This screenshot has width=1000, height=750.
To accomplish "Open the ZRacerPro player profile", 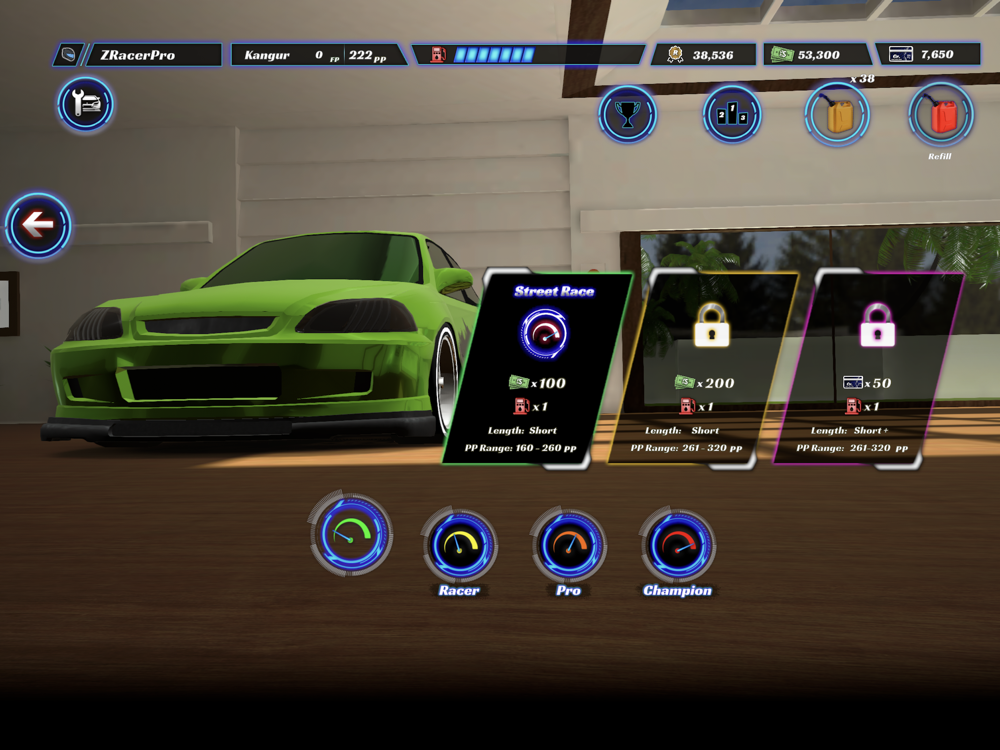I will tap(138, 55).
